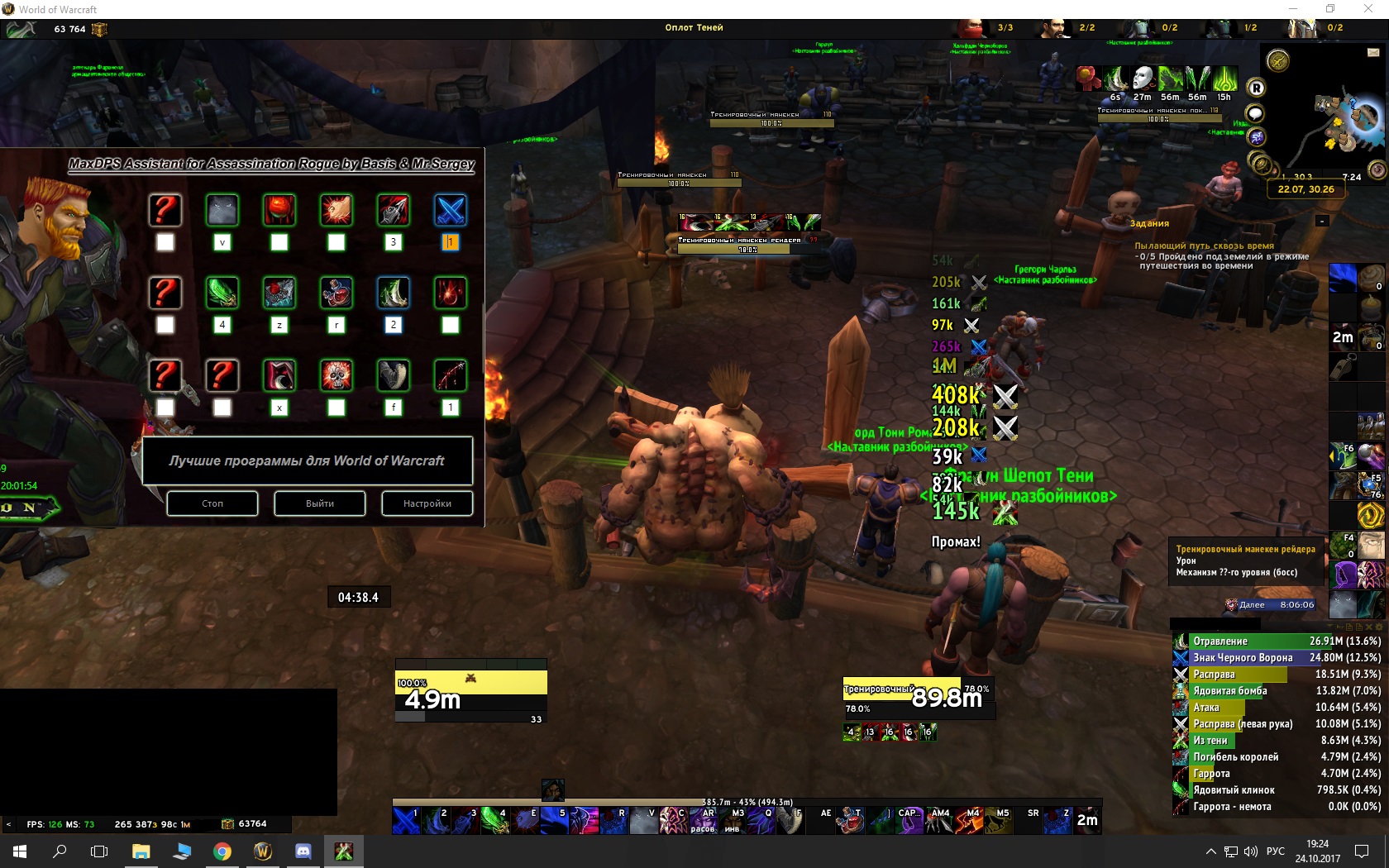Image resolution: width=1389 pixels, height=868 pixels.
Task: Select the skull ability icon in MaxDPS grid
Action: click(x=337, y=375)
